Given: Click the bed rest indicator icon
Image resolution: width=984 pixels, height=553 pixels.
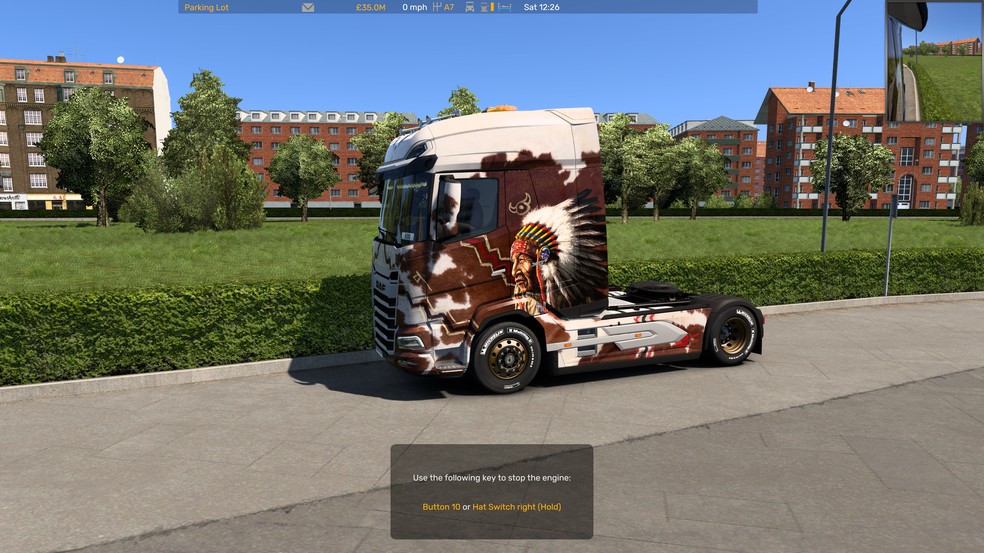Looking at the screenshot, I should [x=504, y=7].
